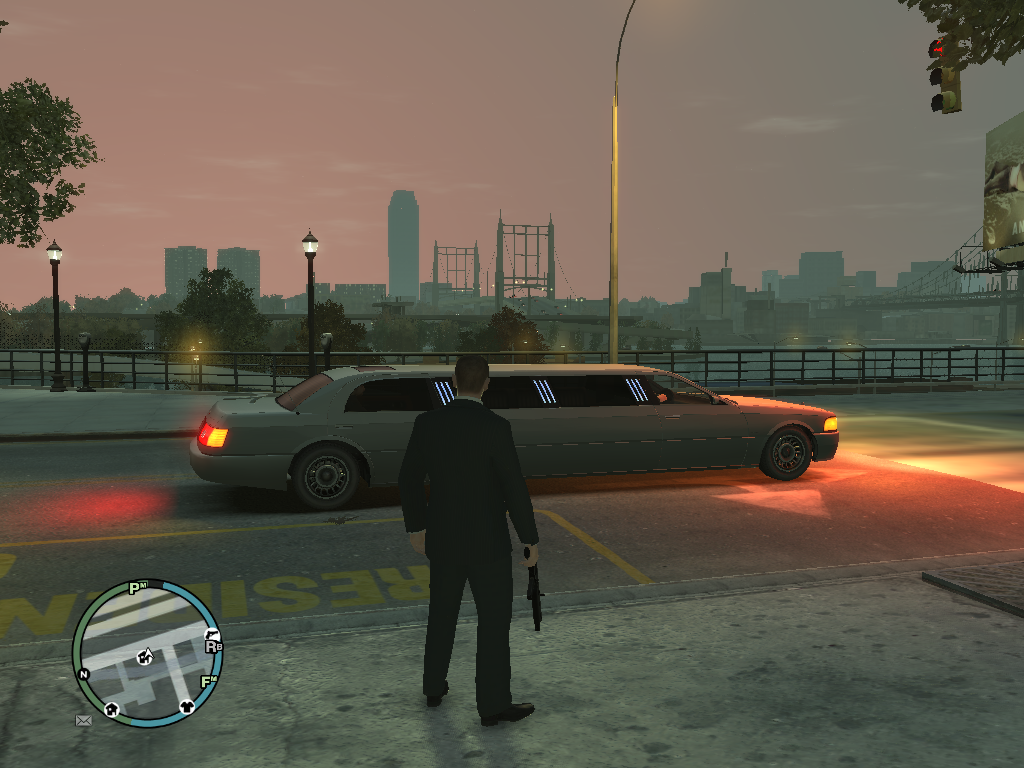Select the gun shop blip on minimap
The height and width of the screenshot is (768, 1024).
coord(211,634)
